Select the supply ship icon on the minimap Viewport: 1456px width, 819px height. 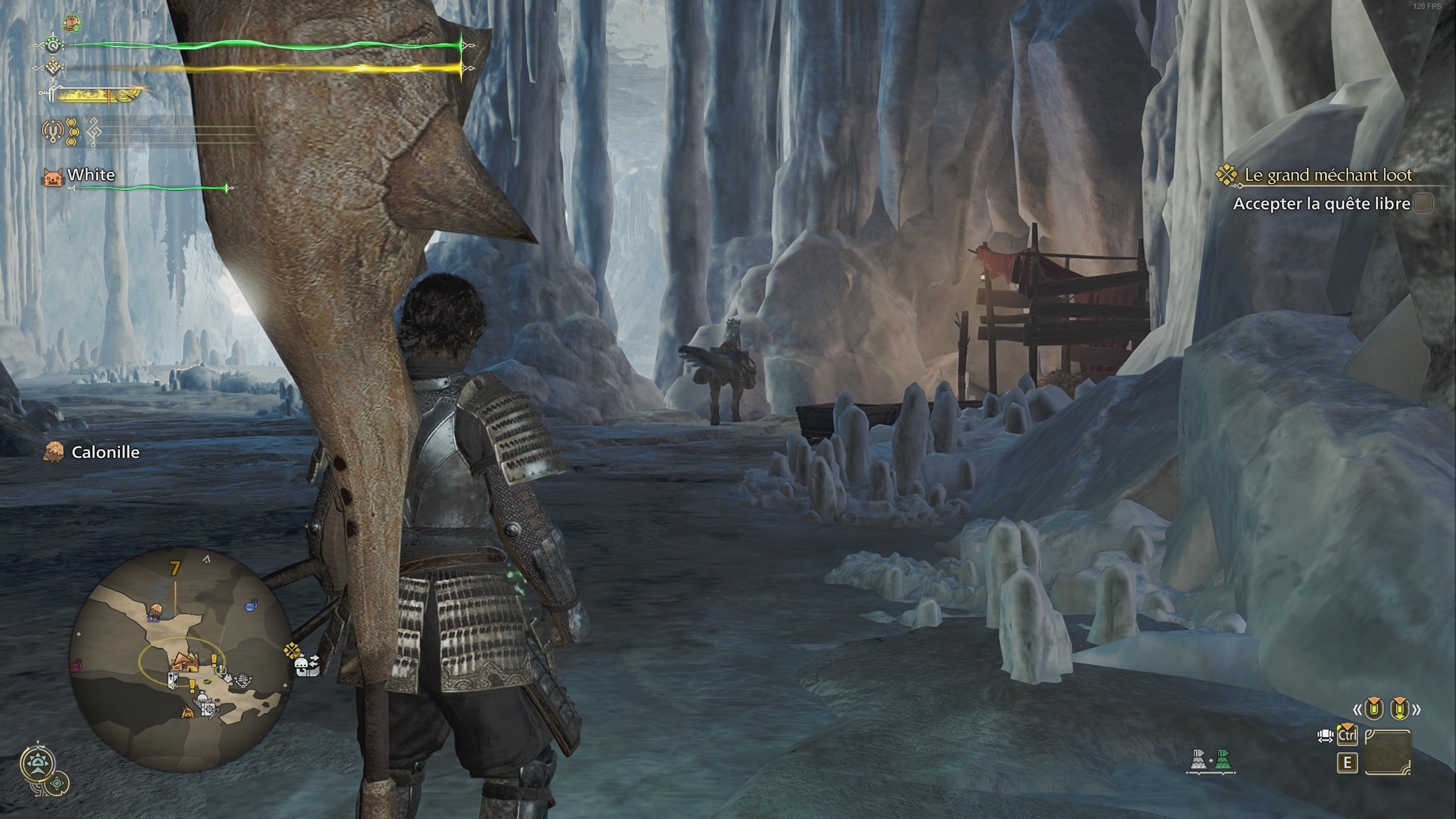250,606
